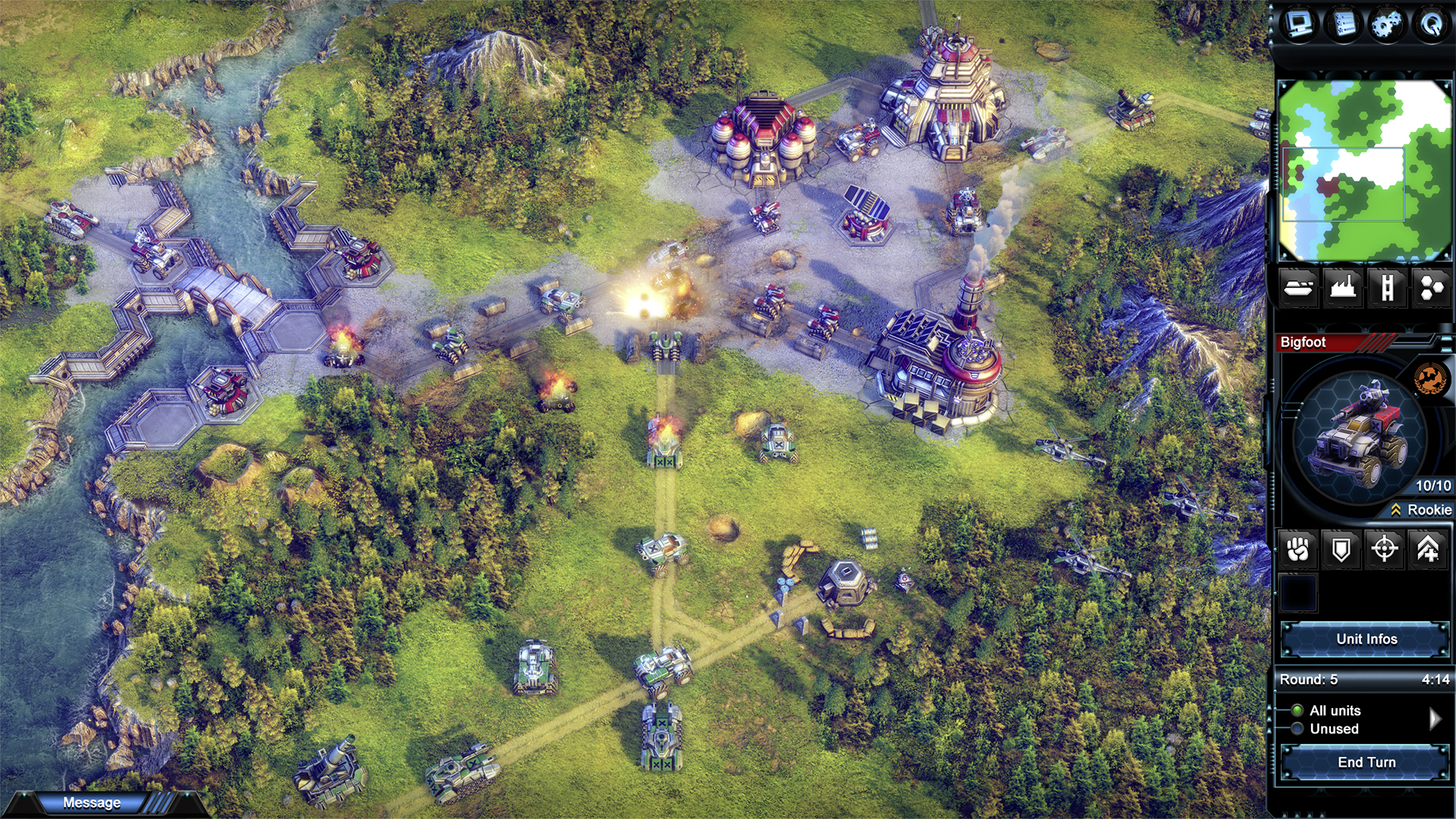Screen dimensions: 1456x819
Task: Select the bridge icon below the minimap
Action: coord(1389,289)
